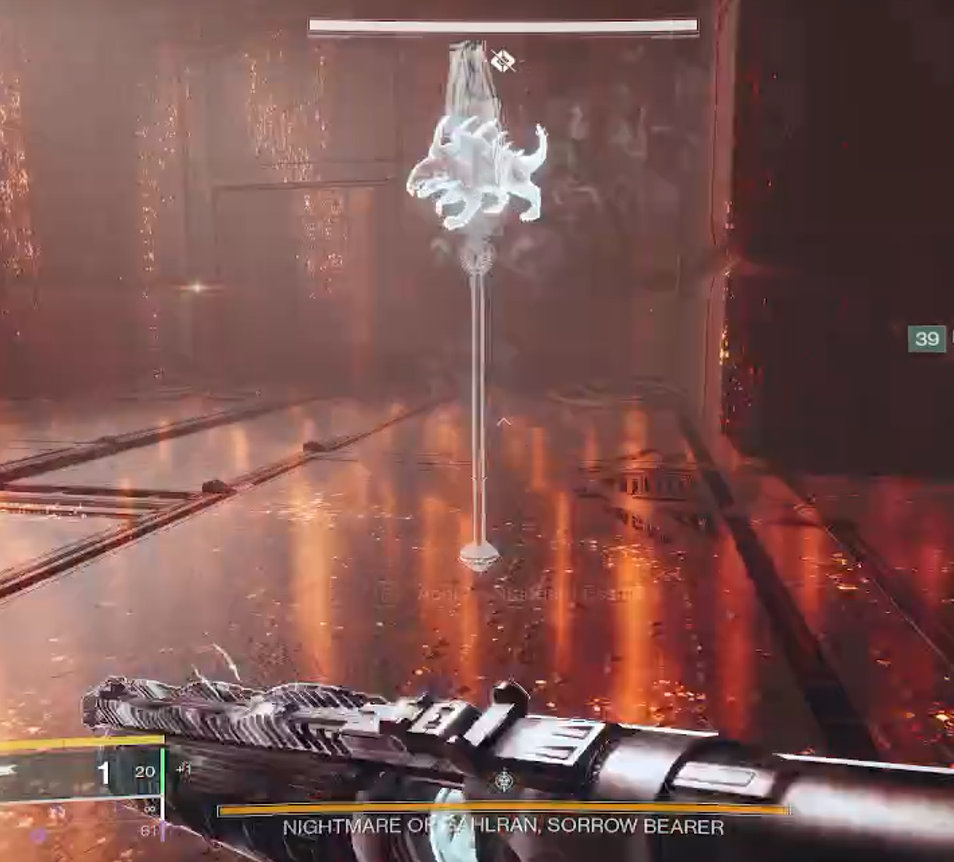Click the green 39 level badge
This screenshot has width=954, height=862.
[x=927, y=339]
